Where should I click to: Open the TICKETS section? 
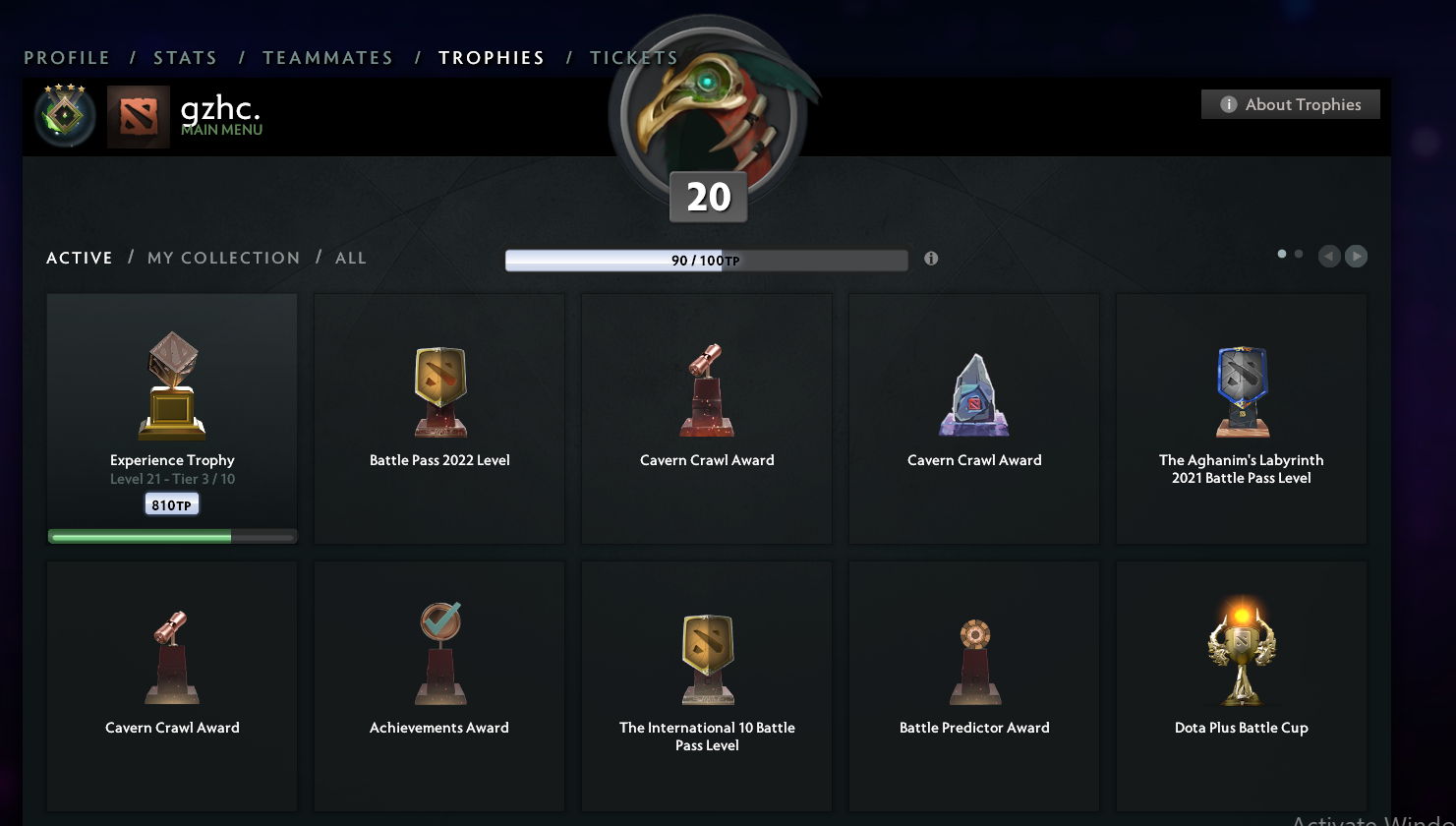633,57
